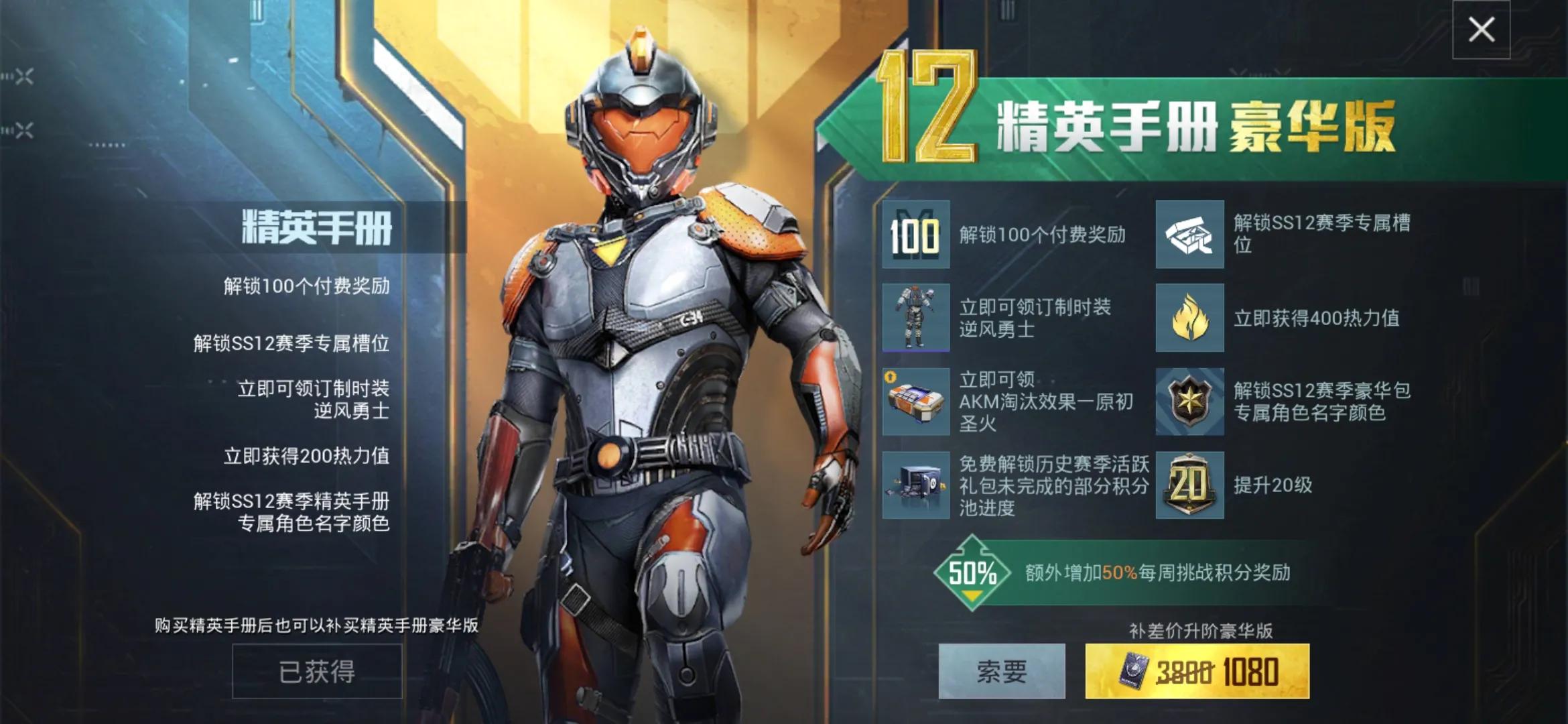Check the star badge name color icon
This screenshot has height=724, width=1568.
coord(1189,402)
